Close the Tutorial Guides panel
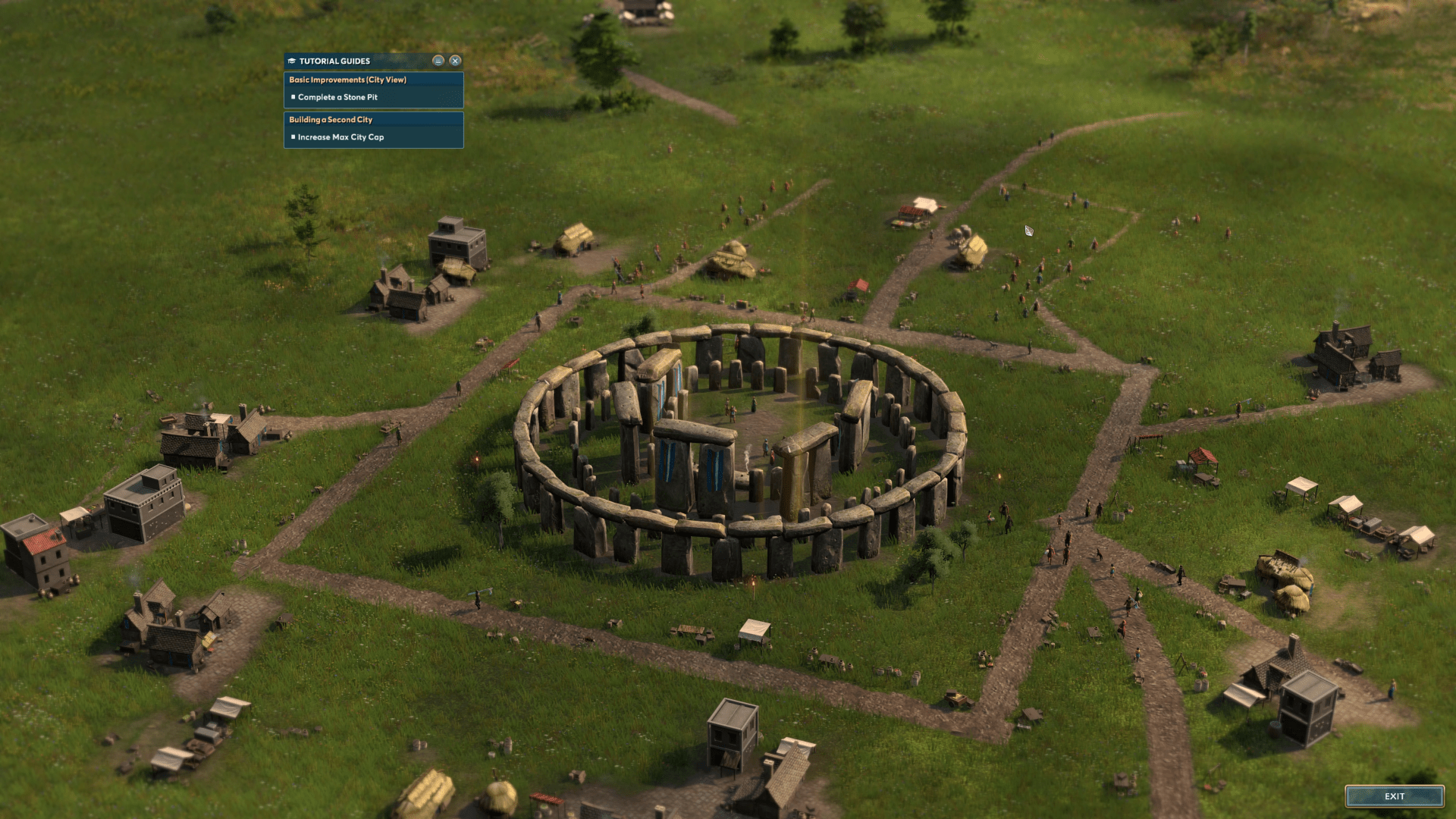The height and width of the screenshot is (819, 1456). pyautogui.click(x=455, y=61)
